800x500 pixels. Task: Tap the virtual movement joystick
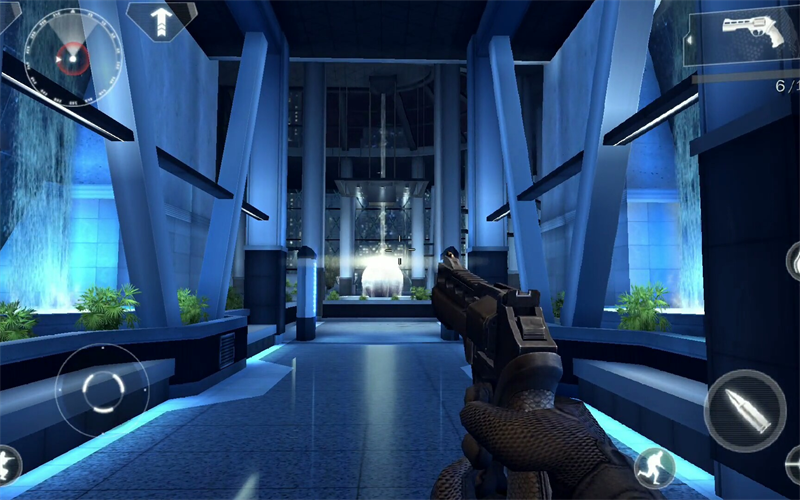coord(102,390)
